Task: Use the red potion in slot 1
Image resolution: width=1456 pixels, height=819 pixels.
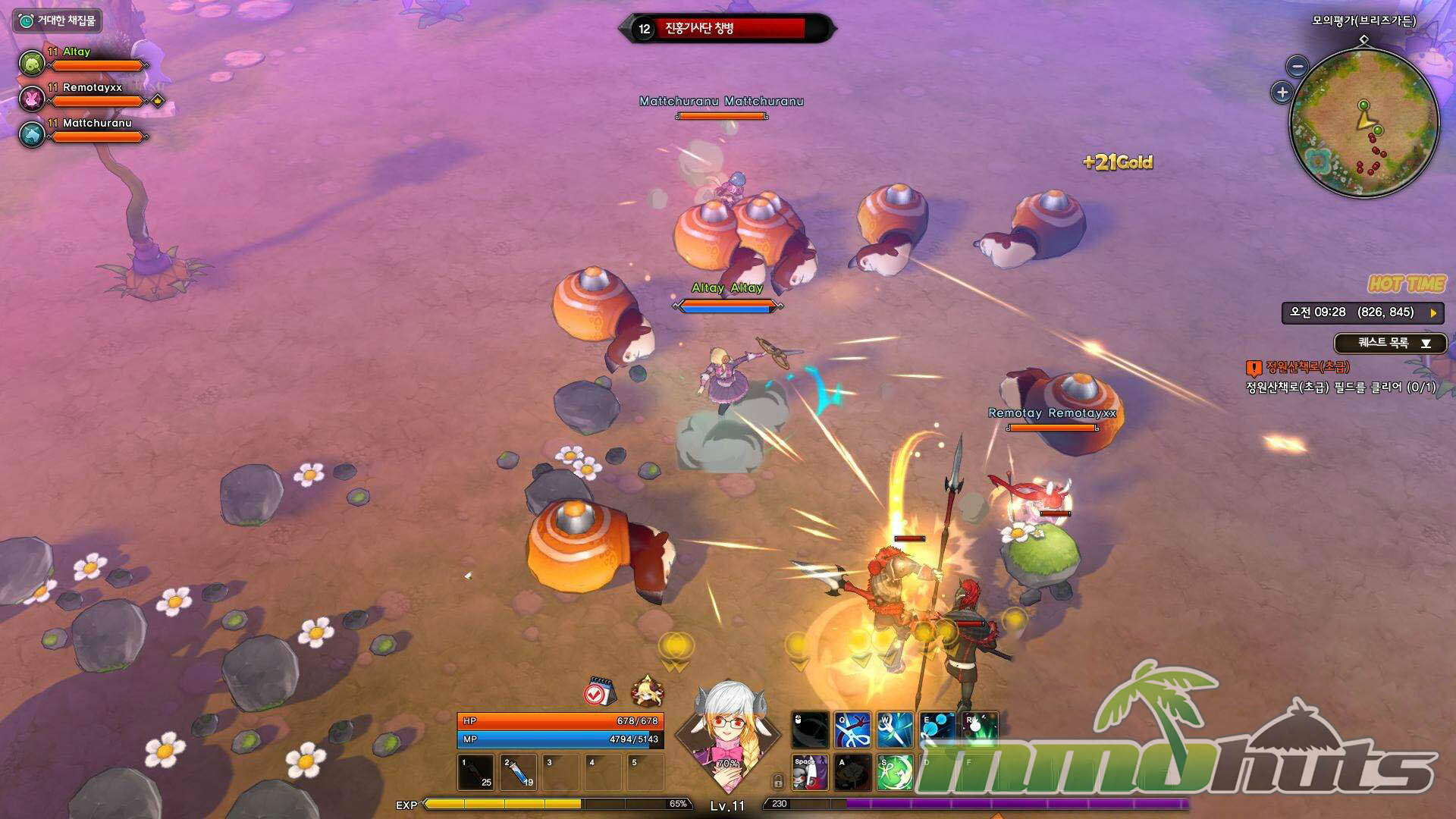Action: point(476,772)
